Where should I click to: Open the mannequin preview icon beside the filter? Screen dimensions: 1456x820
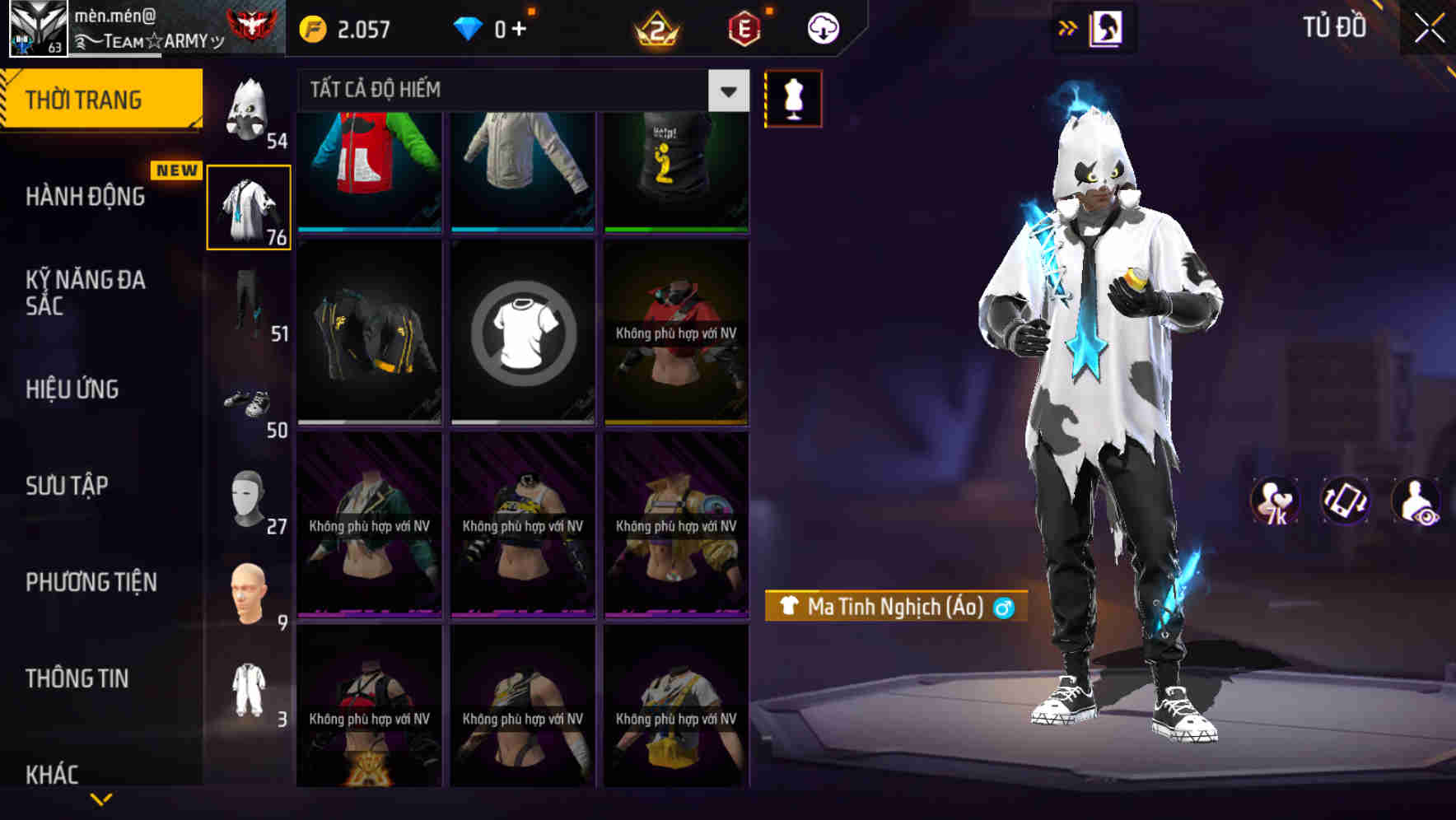792,97
